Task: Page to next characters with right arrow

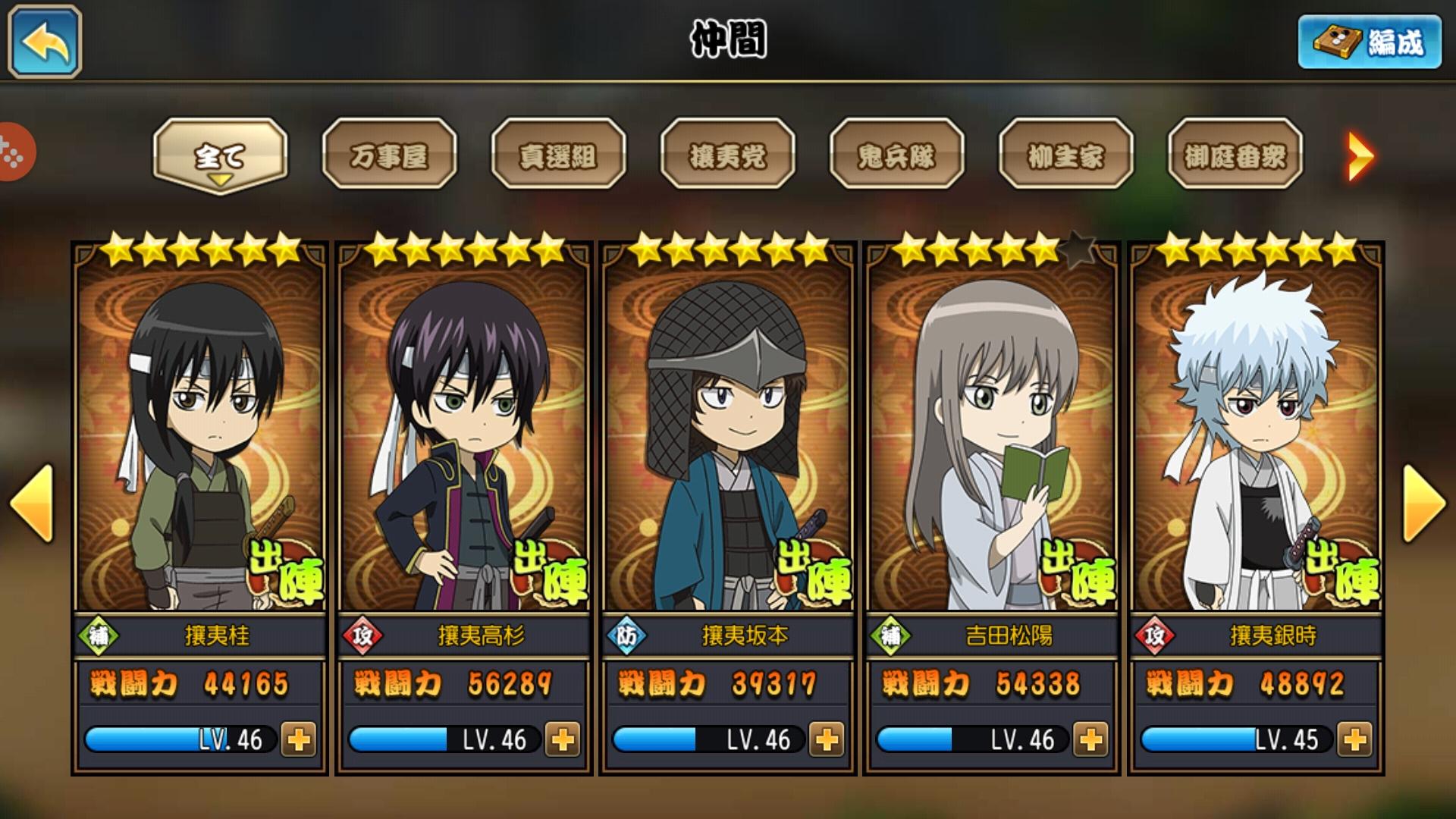Action: pos(1424,503)
